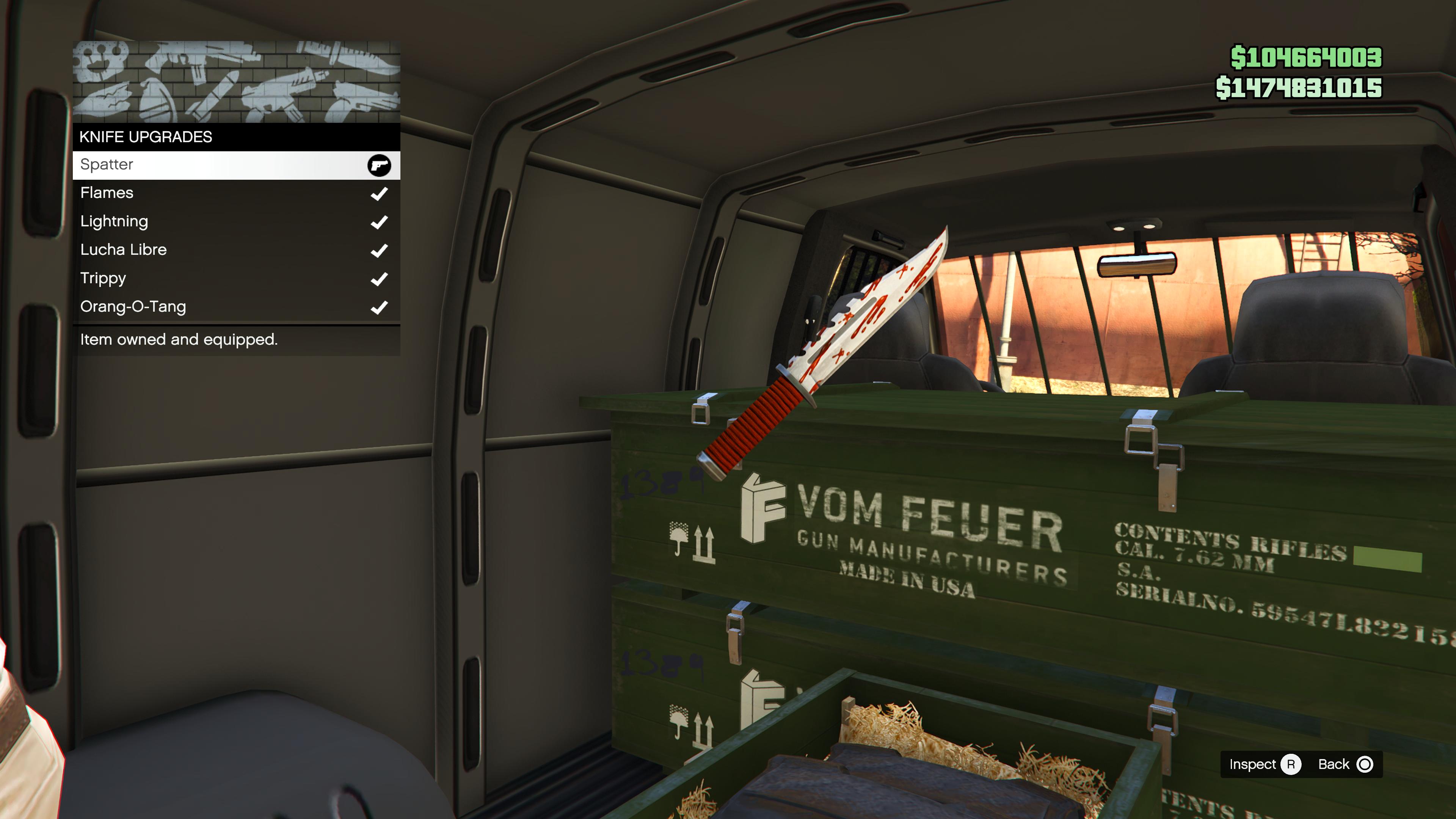The image size is (1456, 819).
Task: Choose the Flames knife upgrade
Action: pos(236,193)
